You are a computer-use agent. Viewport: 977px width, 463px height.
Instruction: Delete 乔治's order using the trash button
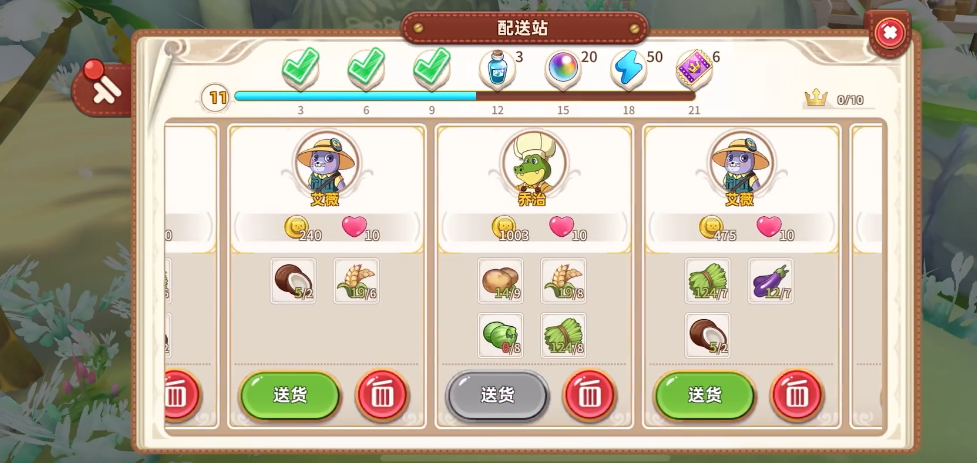(x=590, y=395)
